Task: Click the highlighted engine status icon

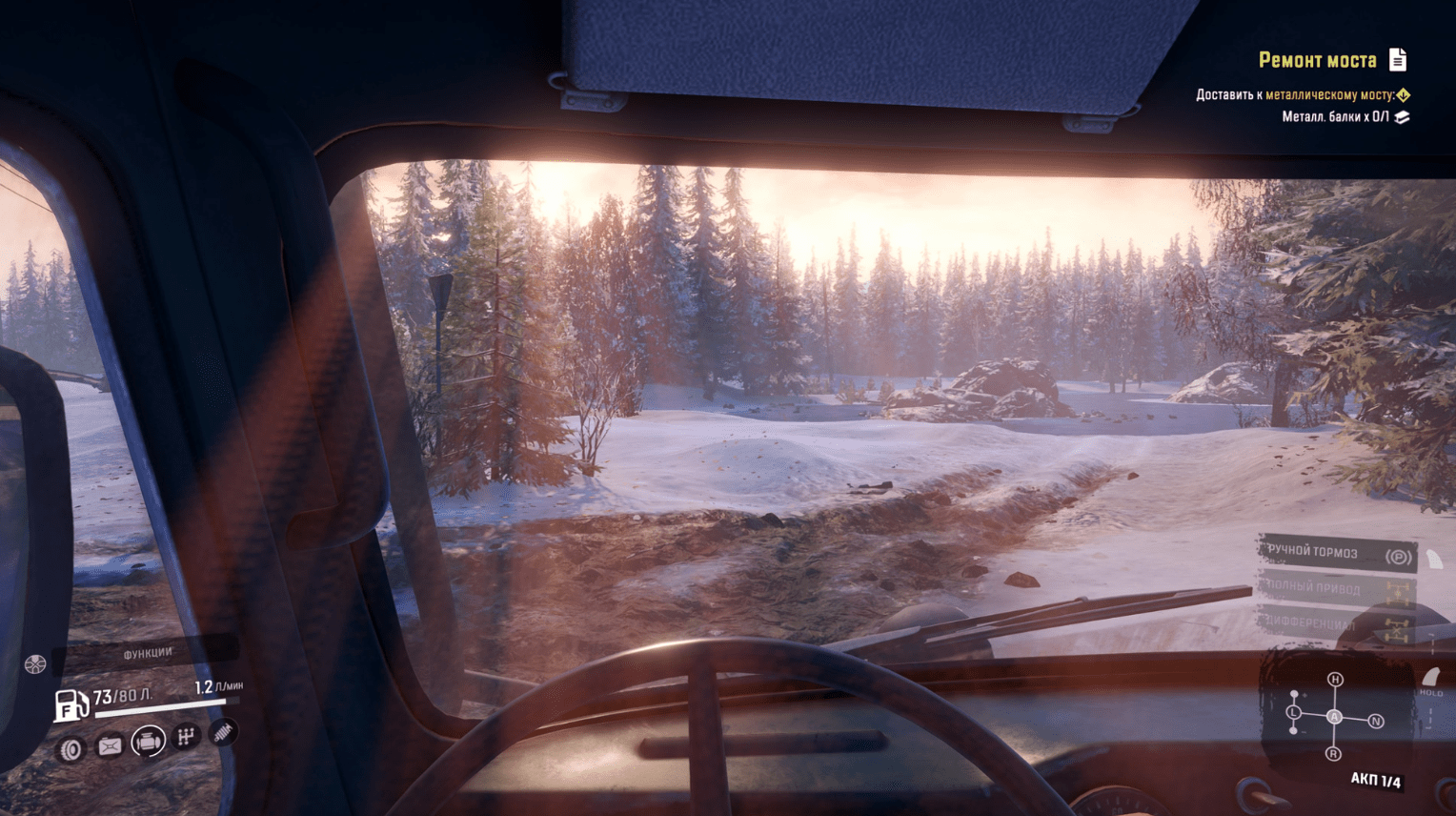Action: tap(148, 742)
